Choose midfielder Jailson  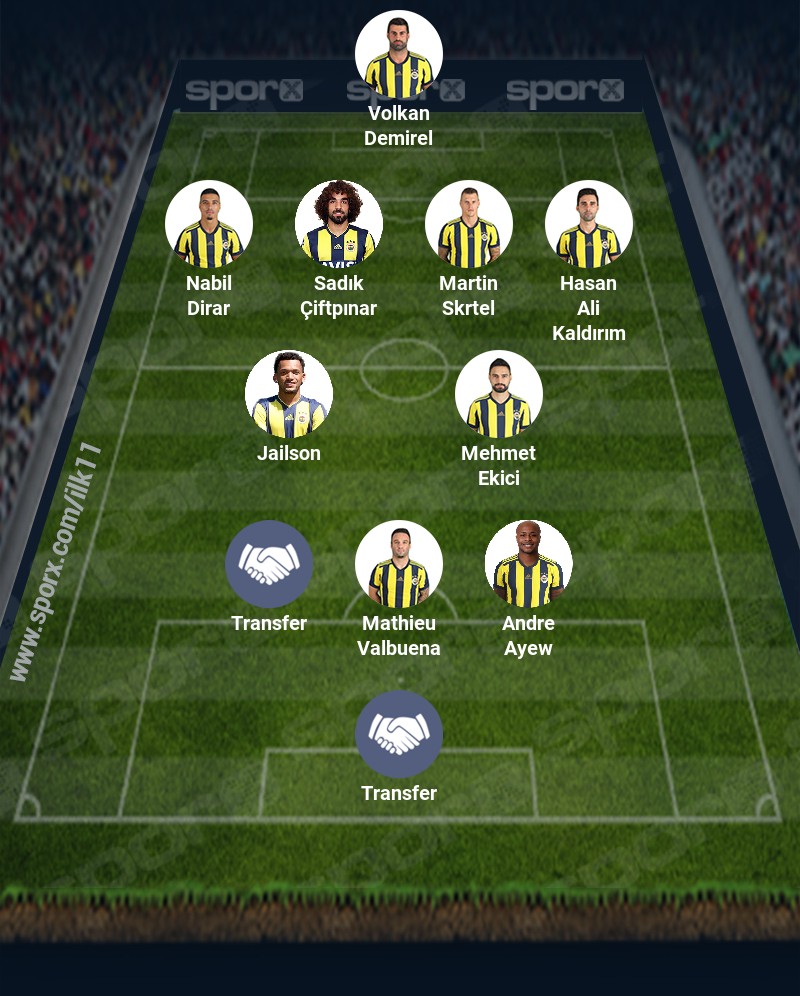[289, 395]
